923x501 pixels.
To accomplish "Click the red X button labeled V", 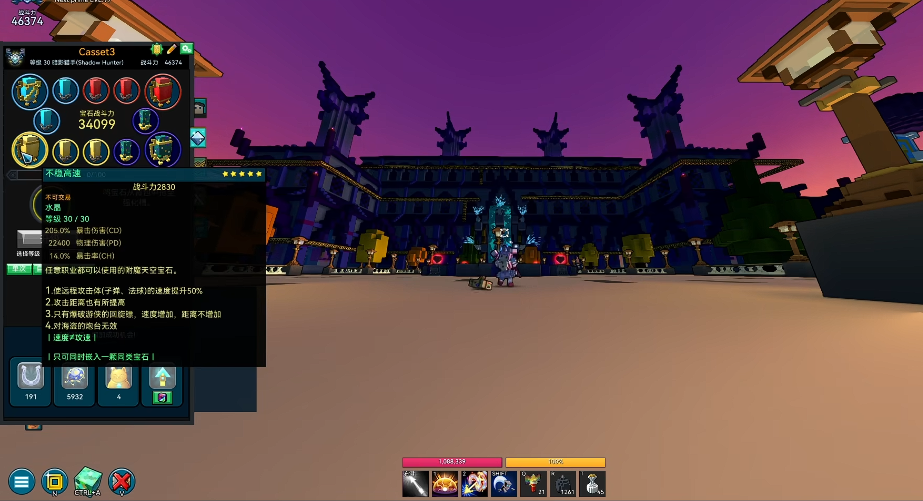I will [x=121, y=480].
